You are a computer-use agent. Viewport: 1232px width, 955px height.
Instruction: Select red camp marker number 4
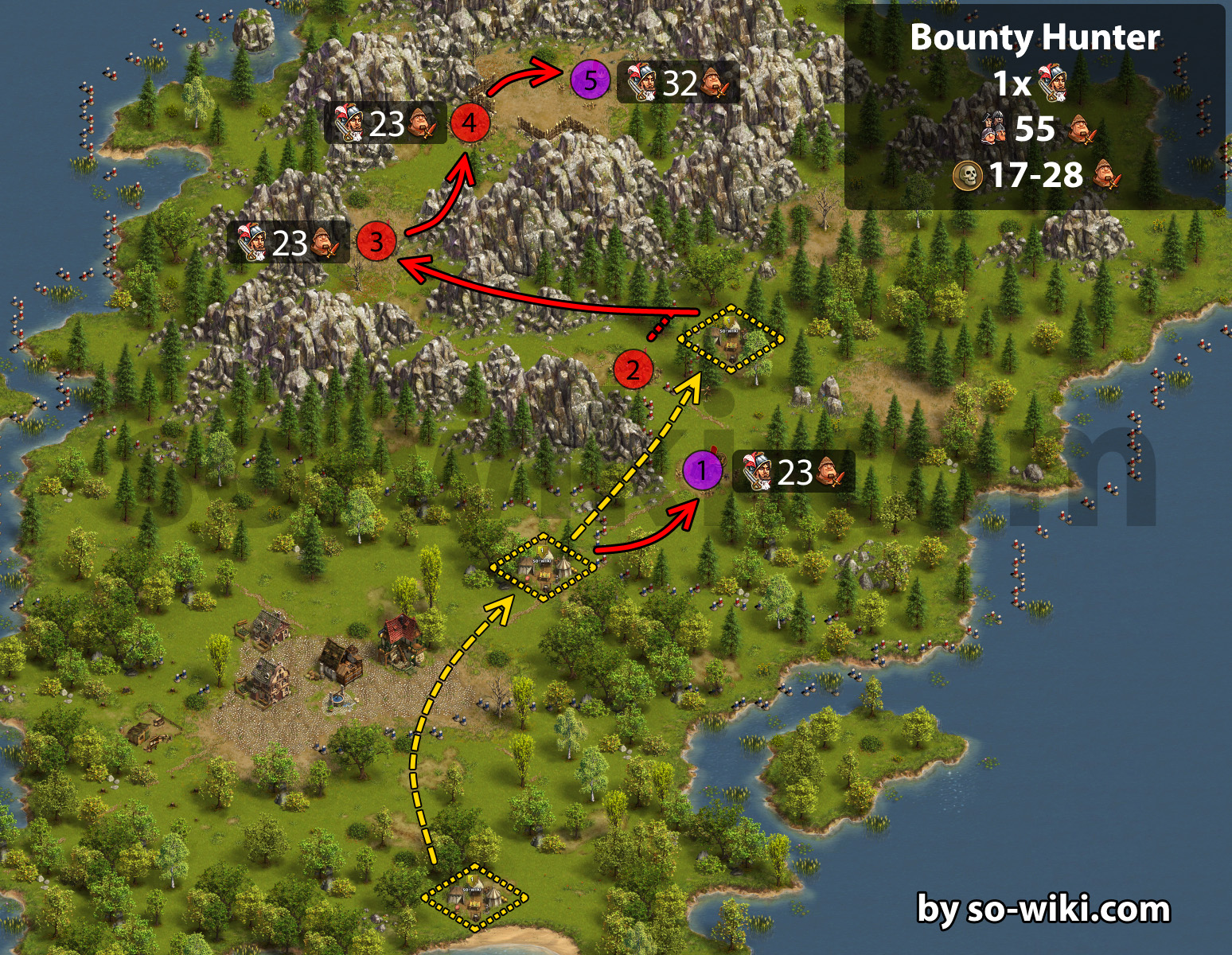[x=470, y=123]
